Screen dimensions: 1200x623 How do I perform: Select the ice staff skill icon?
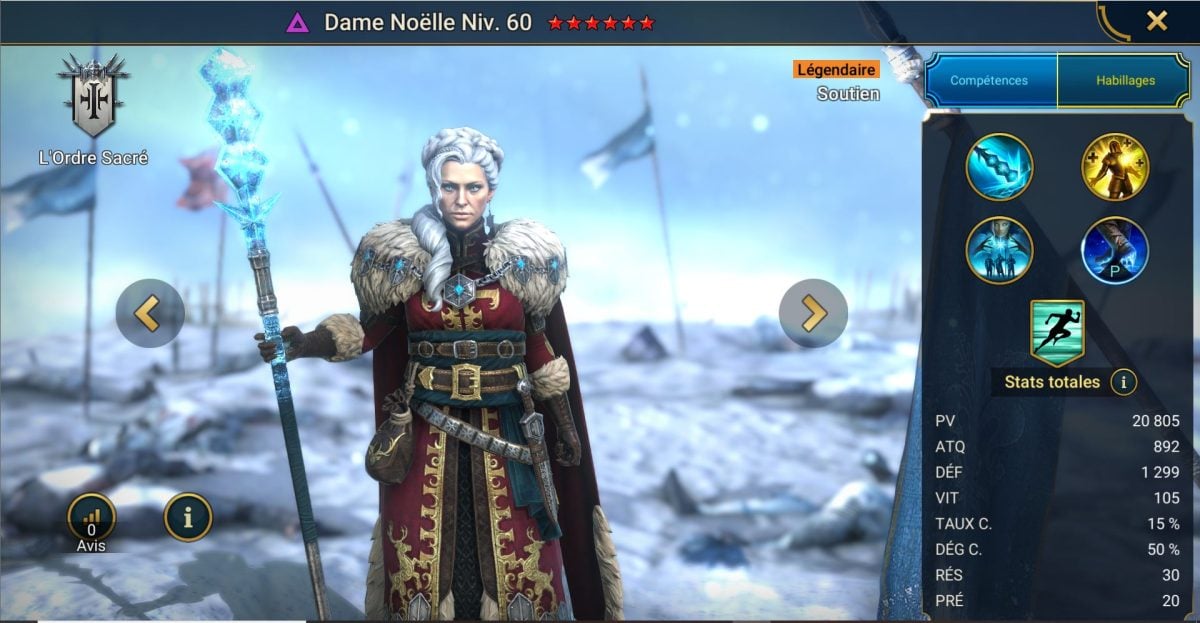tap(999, 167)
